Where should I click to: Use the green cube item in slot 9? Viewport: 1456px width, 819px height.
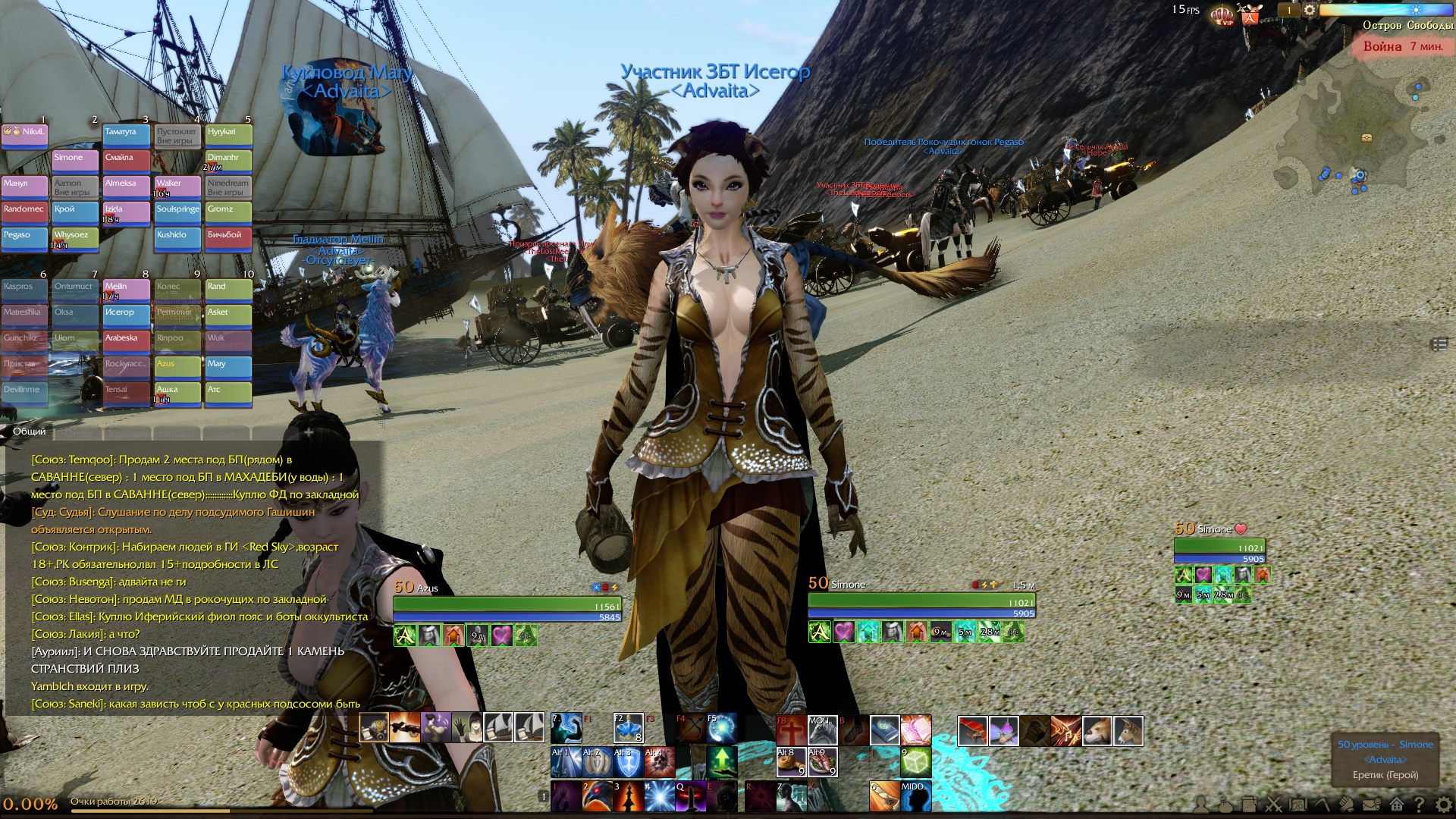coord(915,761)
